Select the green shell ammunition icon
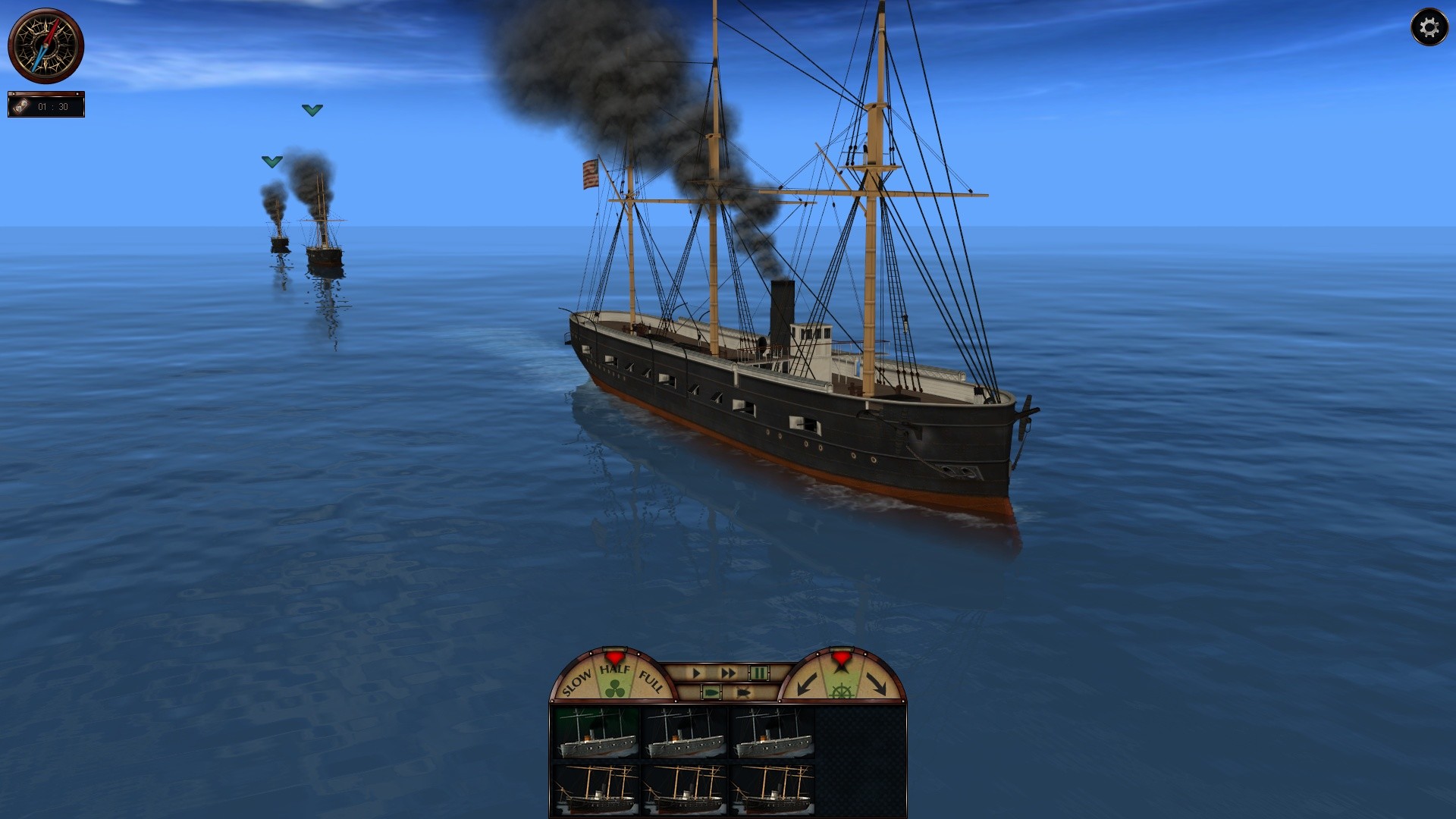This screenshot has height=819, width=1456. (x=711, y=691)
